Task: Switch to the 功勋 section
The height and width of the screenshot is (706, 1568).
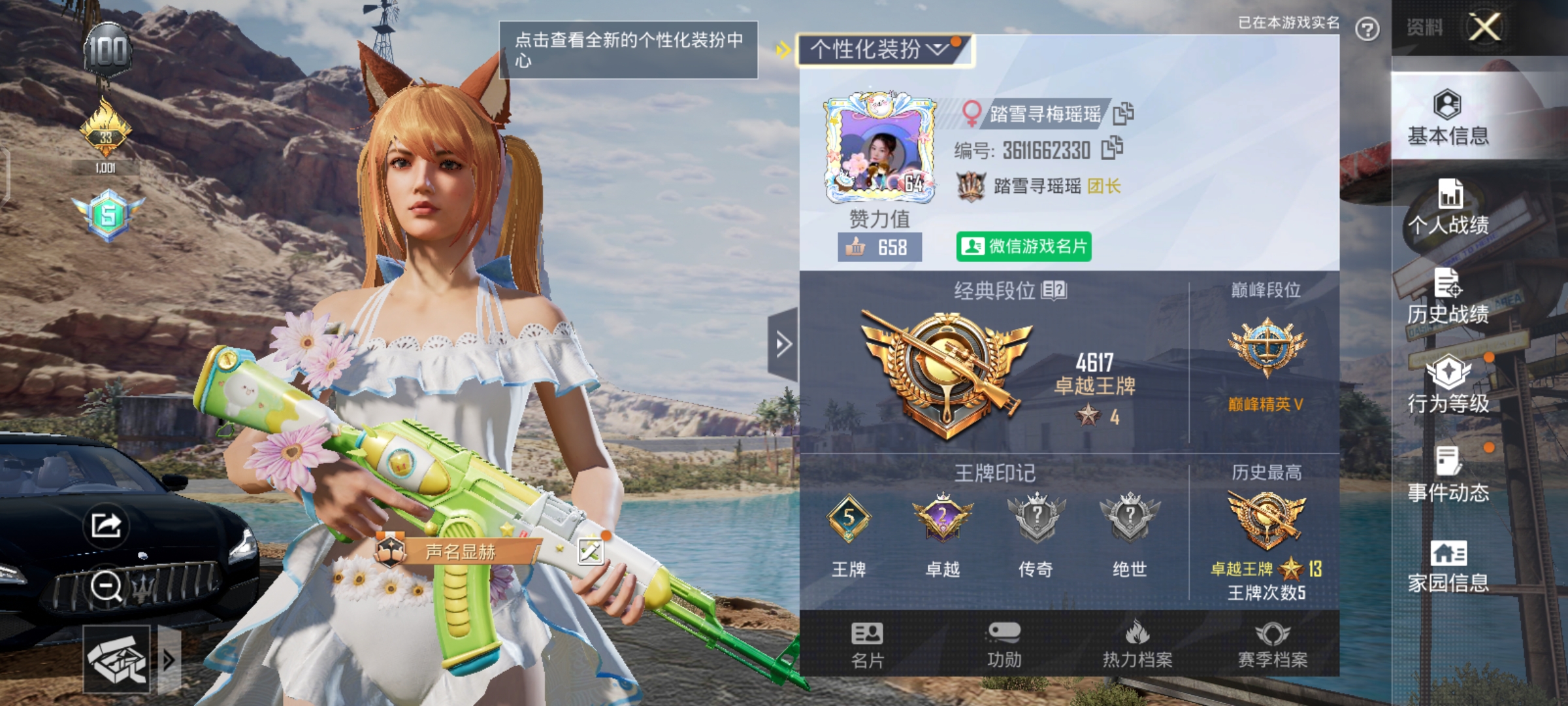Action: [x=1004, y=645]
